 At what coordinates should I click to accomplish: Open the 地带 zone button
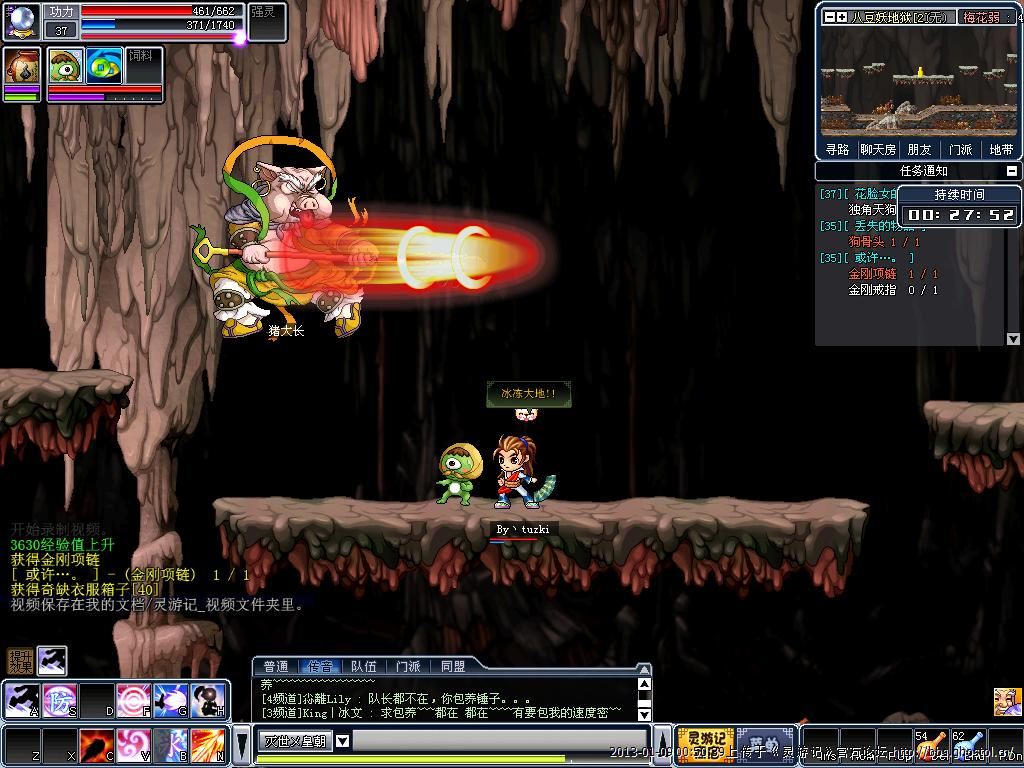click(x=1000, y=150)
